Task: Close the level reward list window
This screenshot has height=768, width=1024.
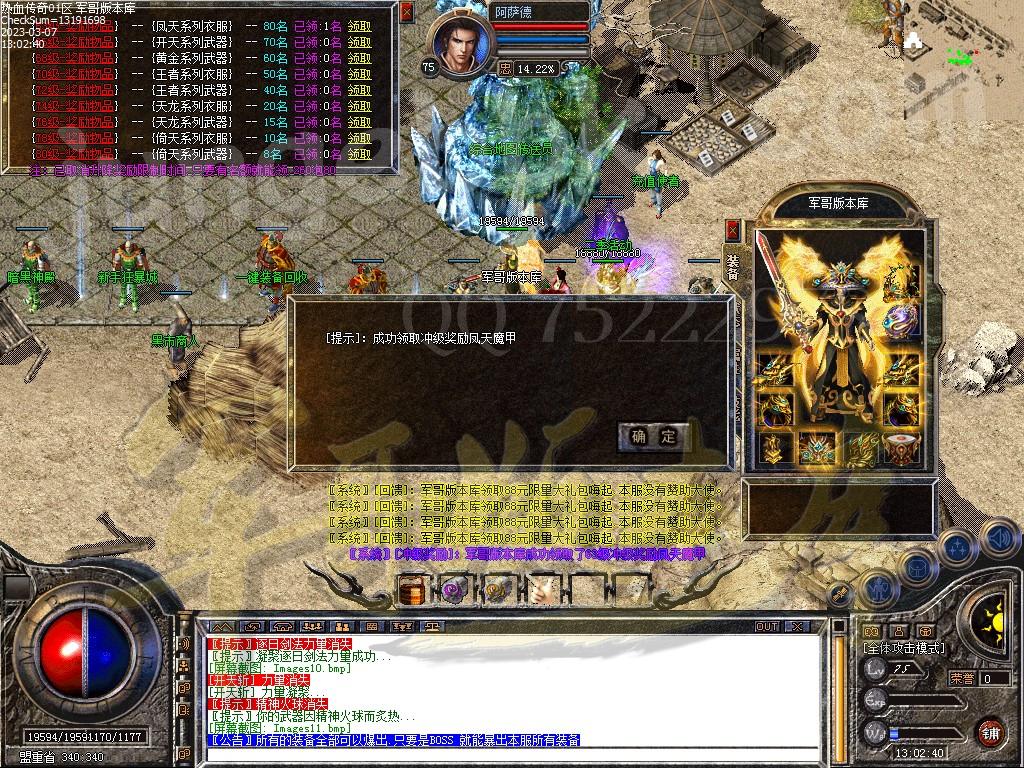Action: coord(406,12)
